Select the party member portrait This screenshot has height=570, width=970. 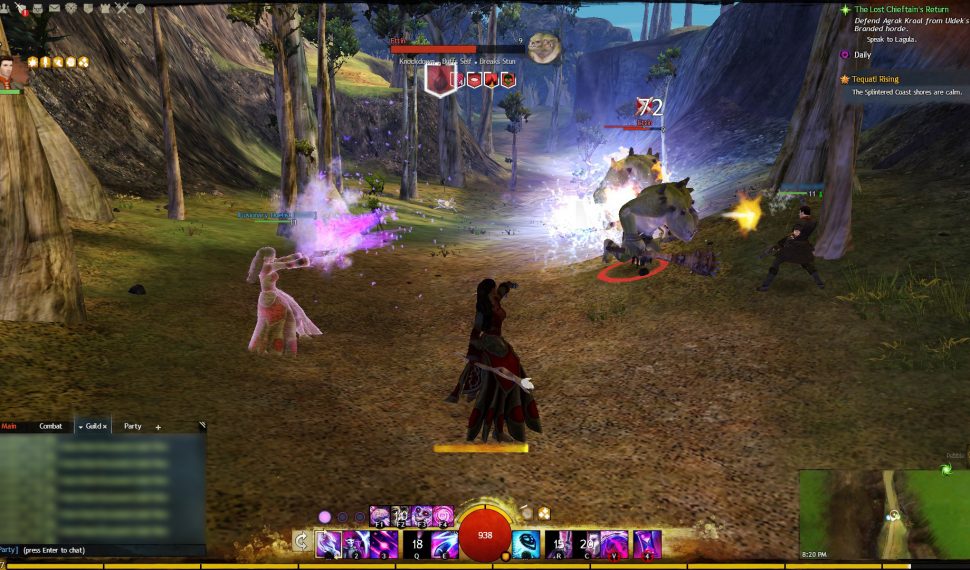click(9, 71)
